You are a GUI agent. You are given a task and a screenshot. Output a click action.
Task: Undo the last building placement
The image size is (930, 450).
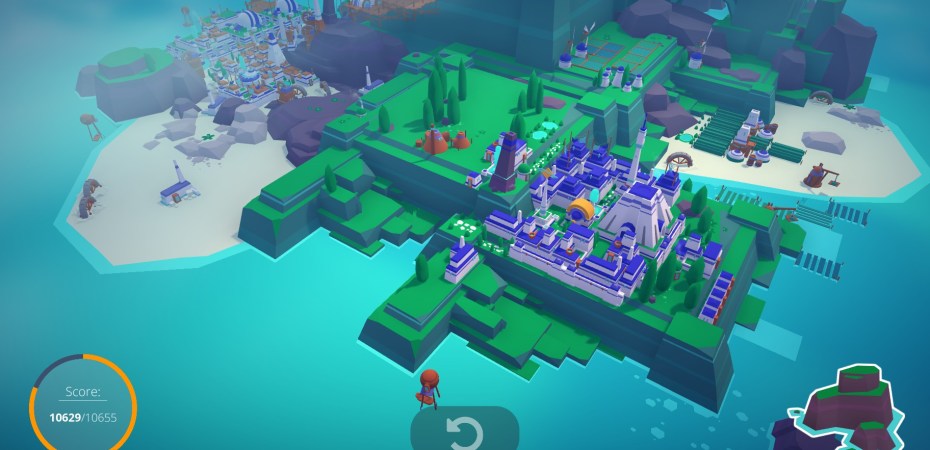[x=464, y=432]
